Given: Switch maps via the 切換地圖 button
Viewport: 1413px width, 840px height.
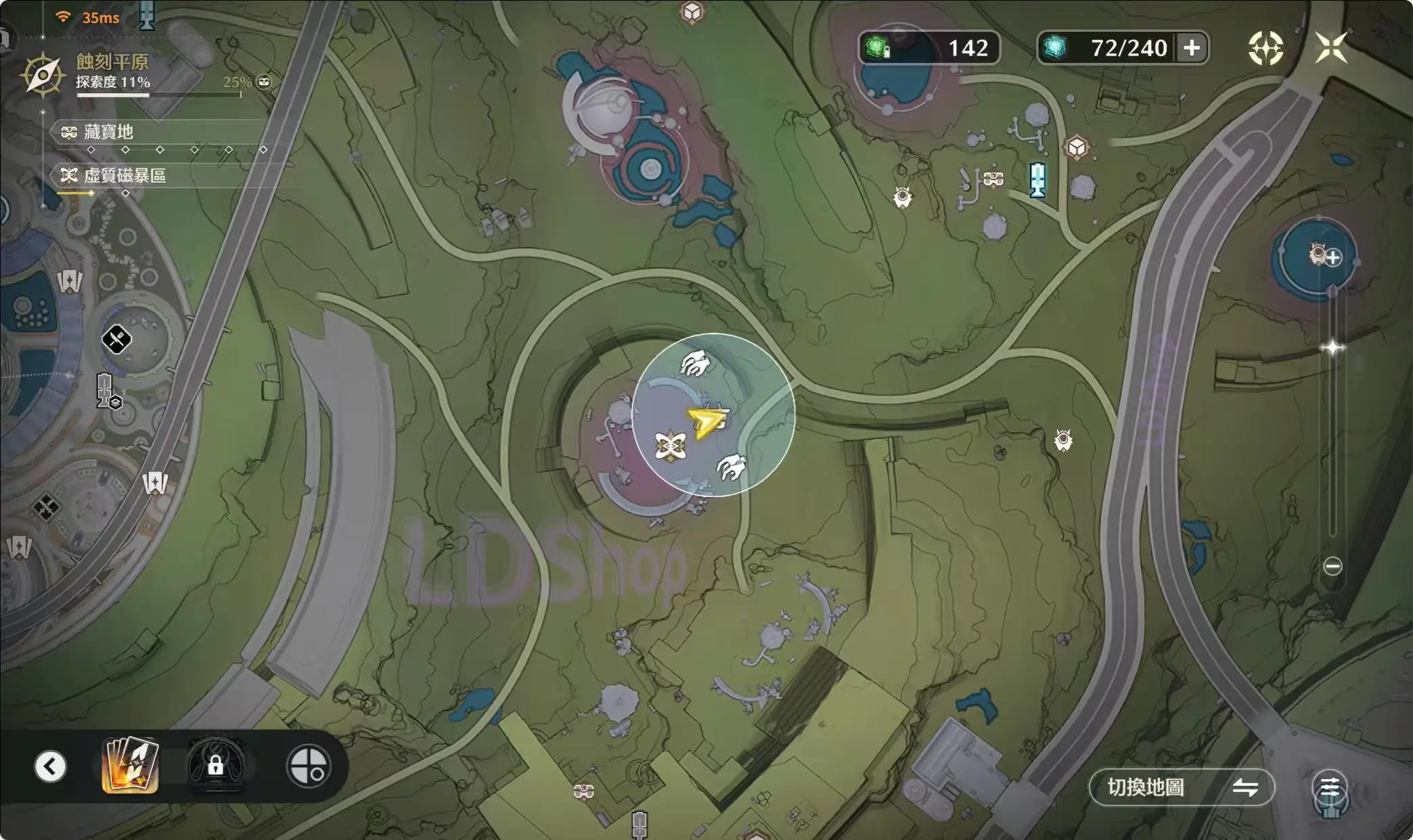Looking at the screenshot, I should click(x=1181, y=787).
